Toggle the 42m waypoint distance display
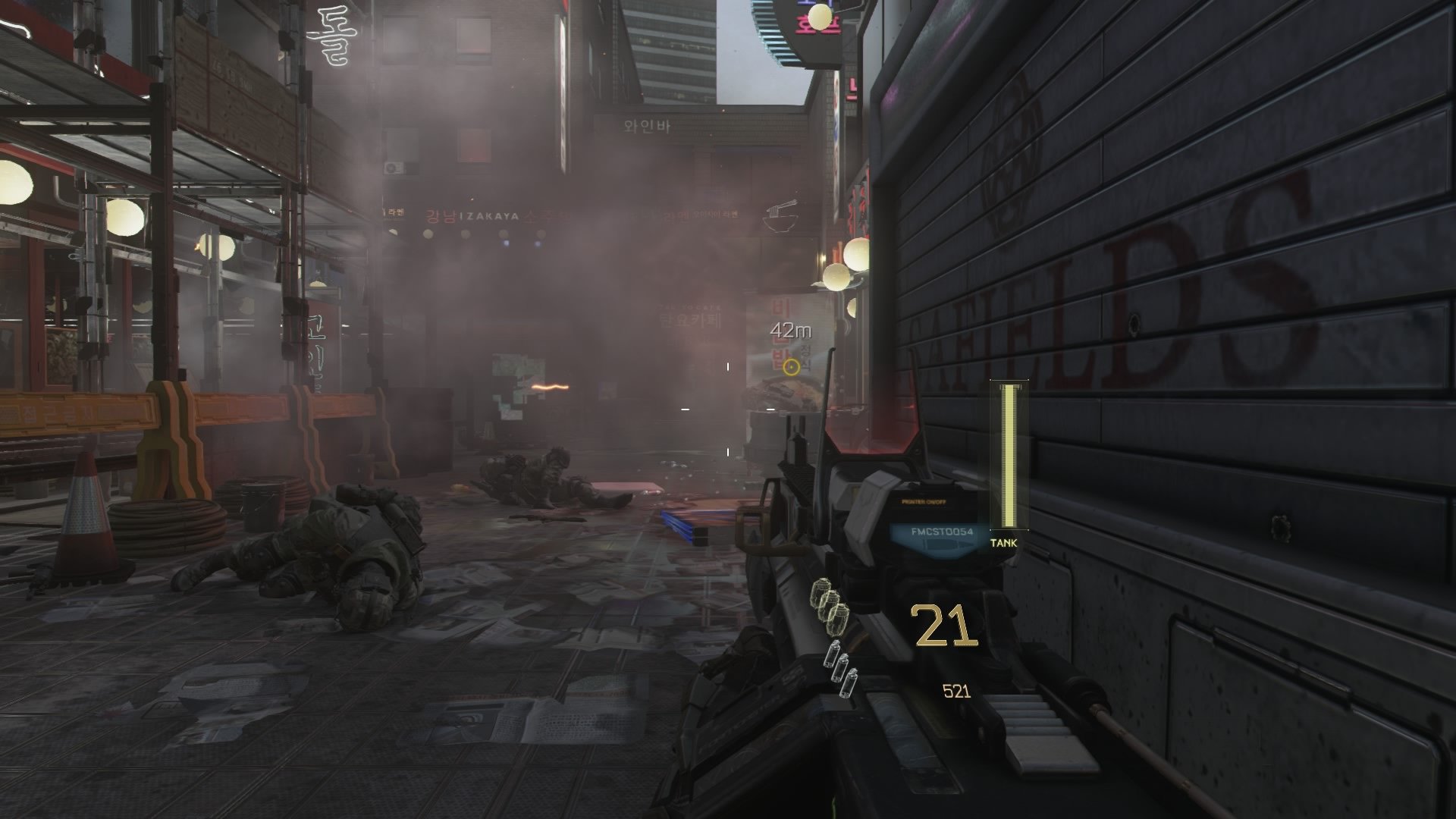 (791, 329)
